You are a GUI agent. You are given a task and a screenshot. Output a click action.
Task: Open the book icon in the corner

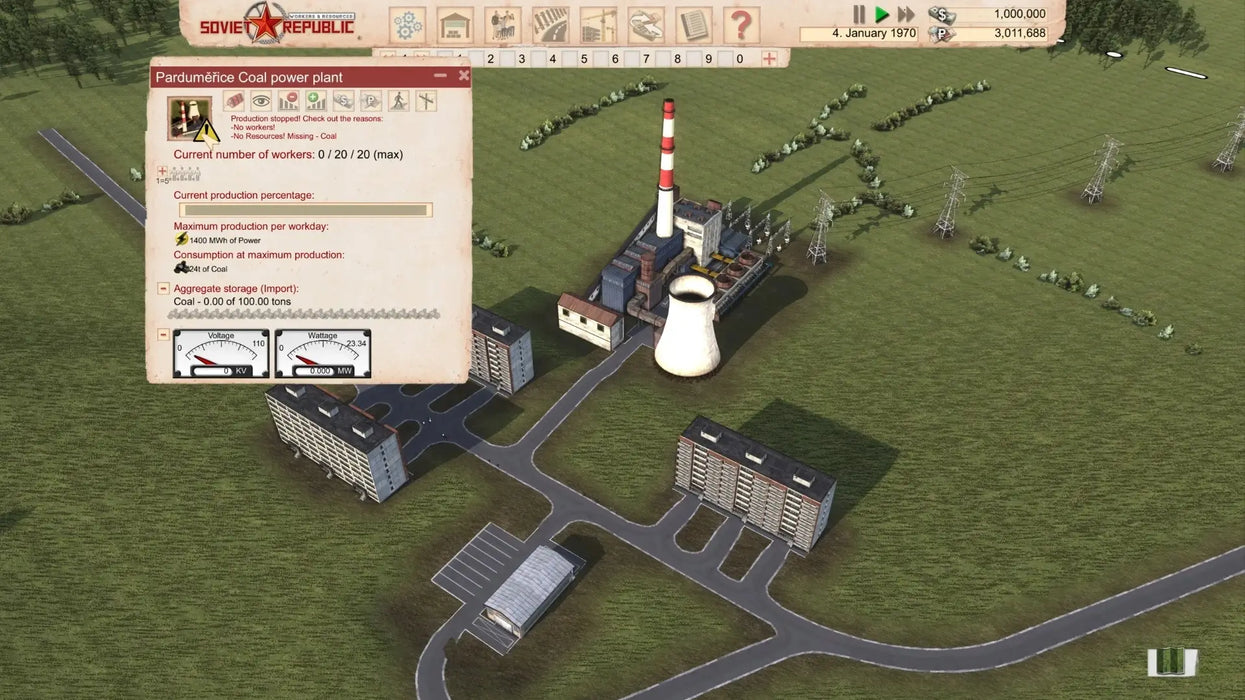tap(1172, 661)
